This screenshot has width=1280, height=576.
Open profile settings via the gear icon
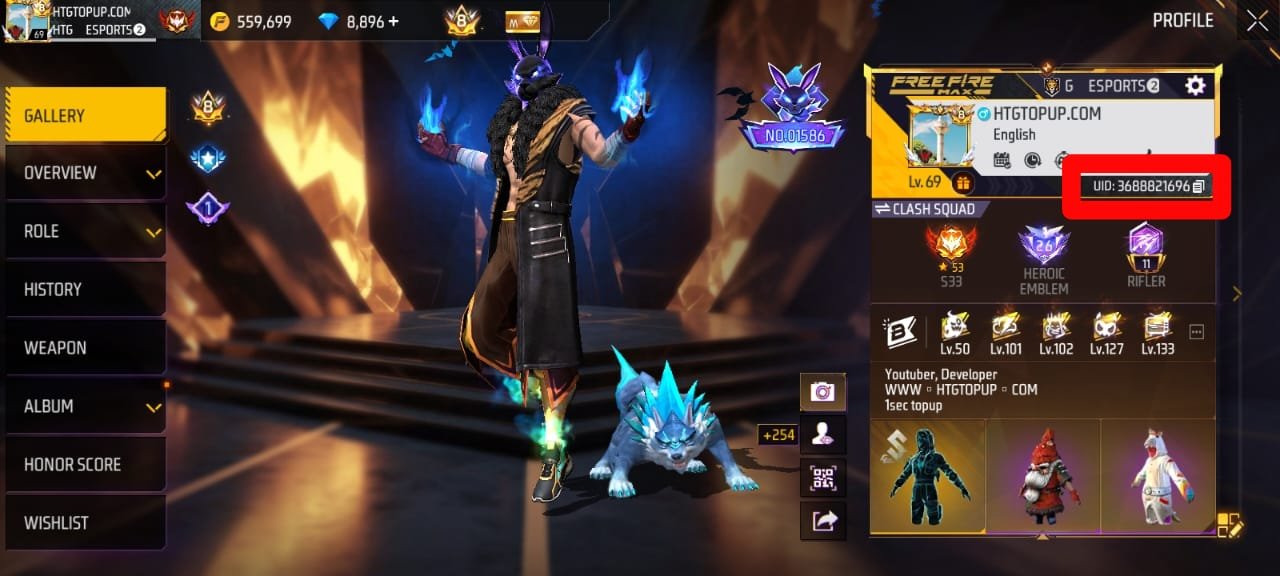(x=1195, y=86)
